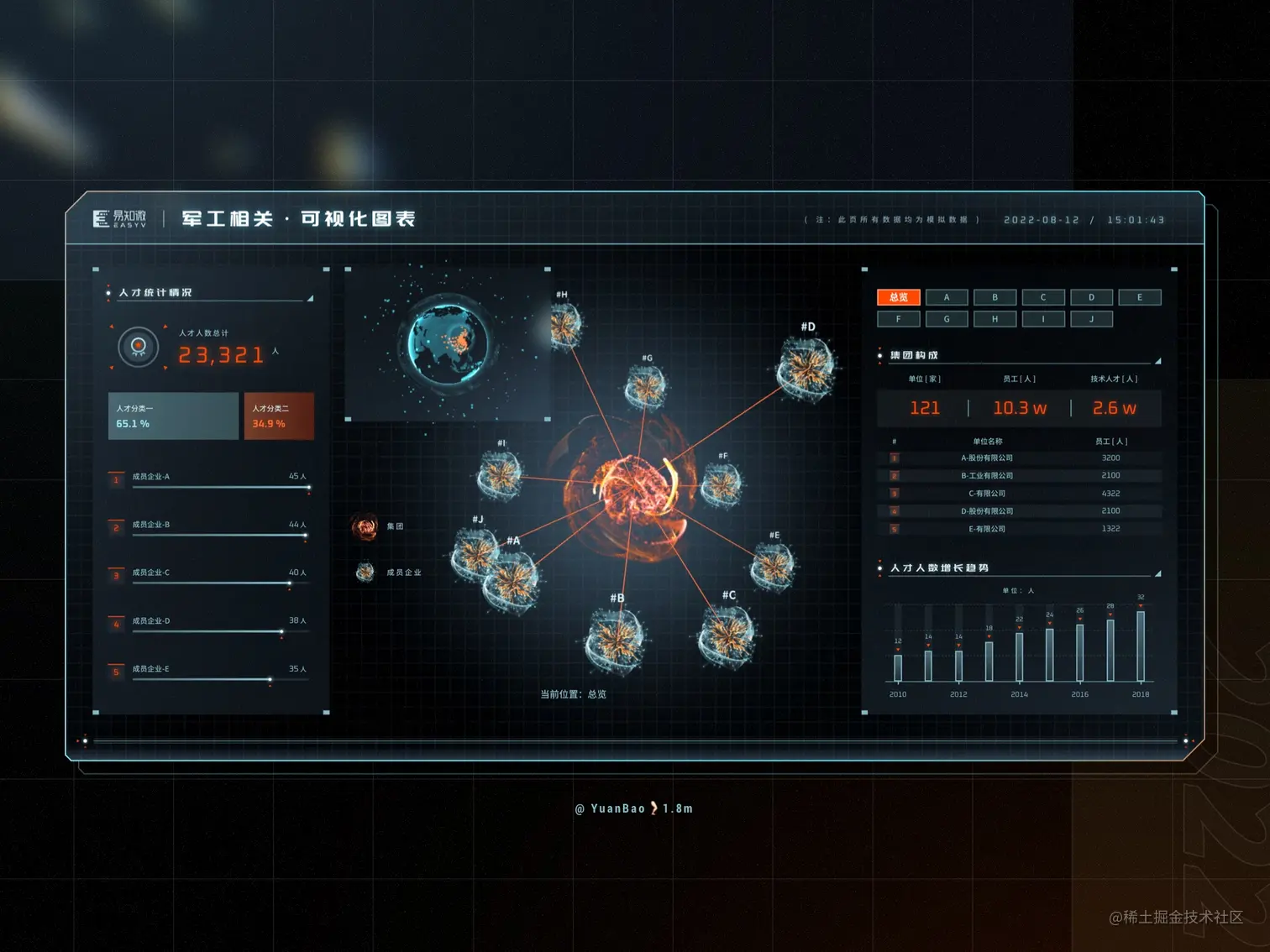
Task: Choose tab E
Action: [x=1139, y=297]
